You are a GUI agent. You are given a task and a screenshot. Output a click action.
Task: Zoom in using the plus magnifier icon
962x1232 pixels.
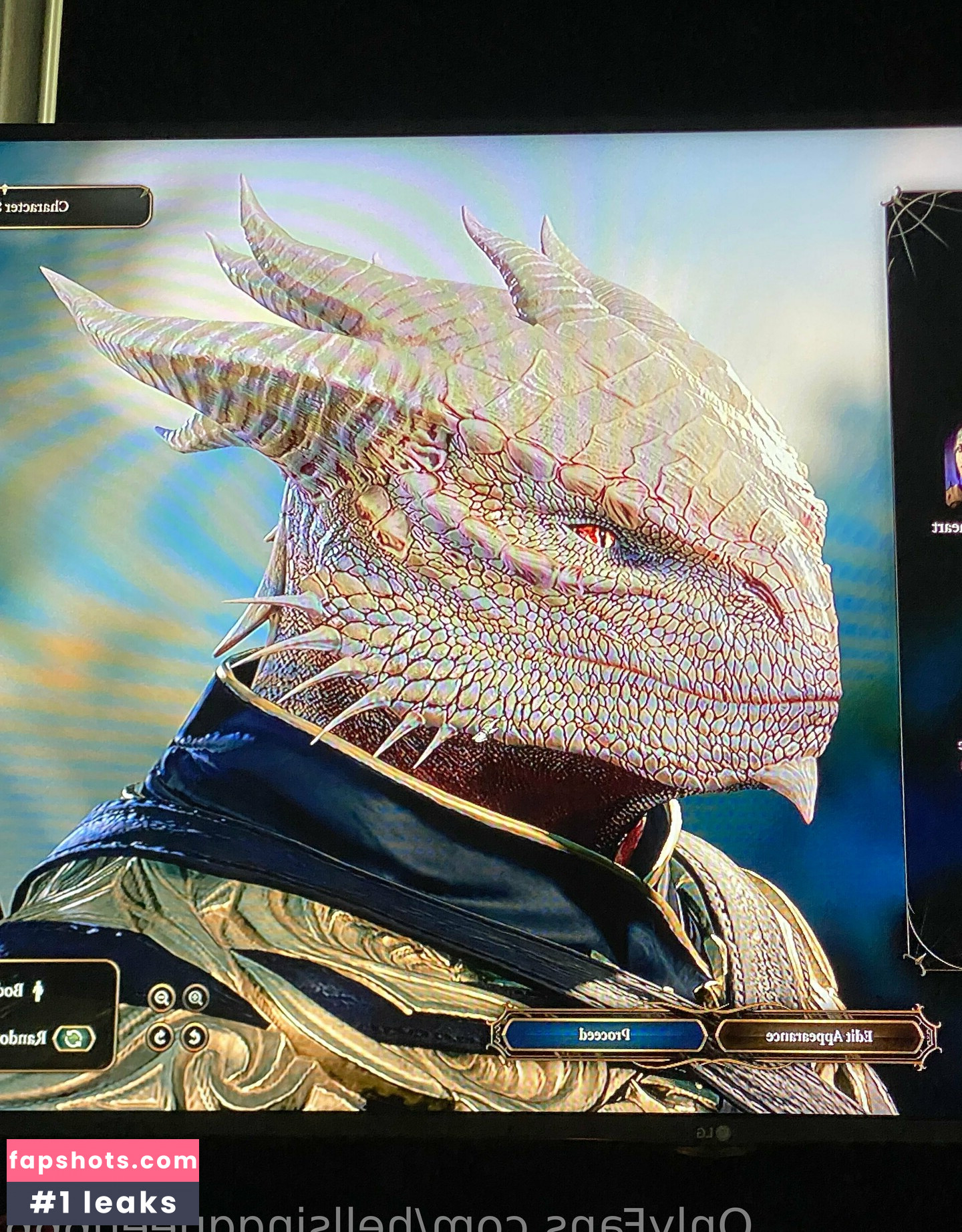tap(196, 998)
